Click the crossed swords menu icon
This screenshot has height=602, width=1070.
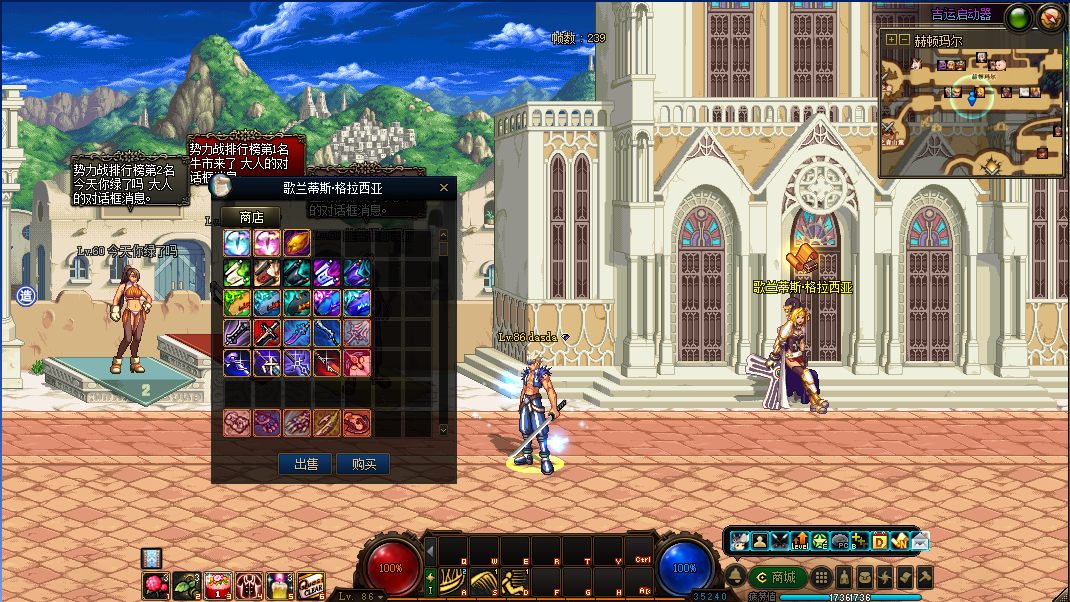point(780,541)
